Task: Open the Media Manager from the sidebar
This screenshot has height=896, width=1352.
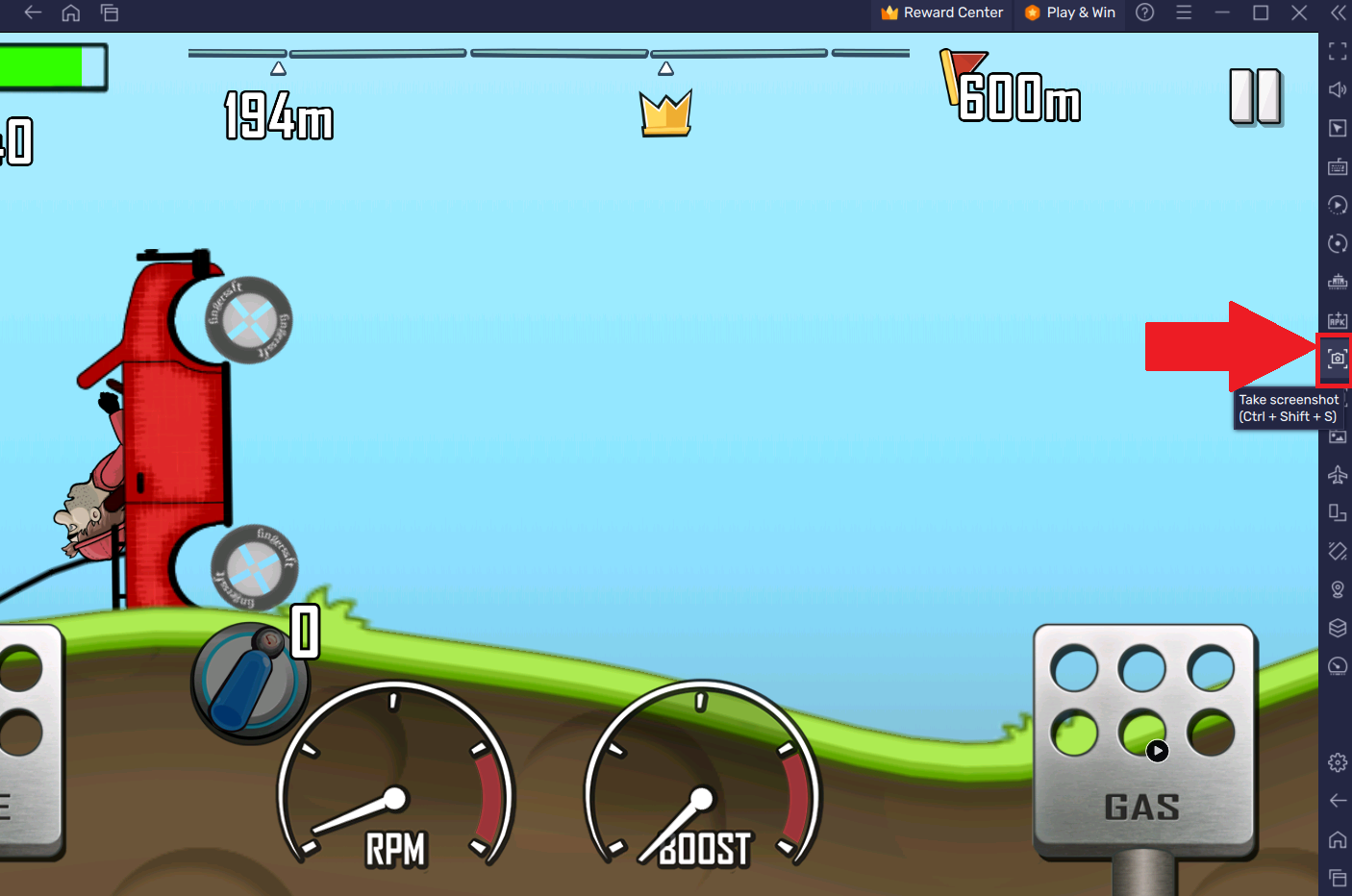Action: click(x=1337, y=436)
